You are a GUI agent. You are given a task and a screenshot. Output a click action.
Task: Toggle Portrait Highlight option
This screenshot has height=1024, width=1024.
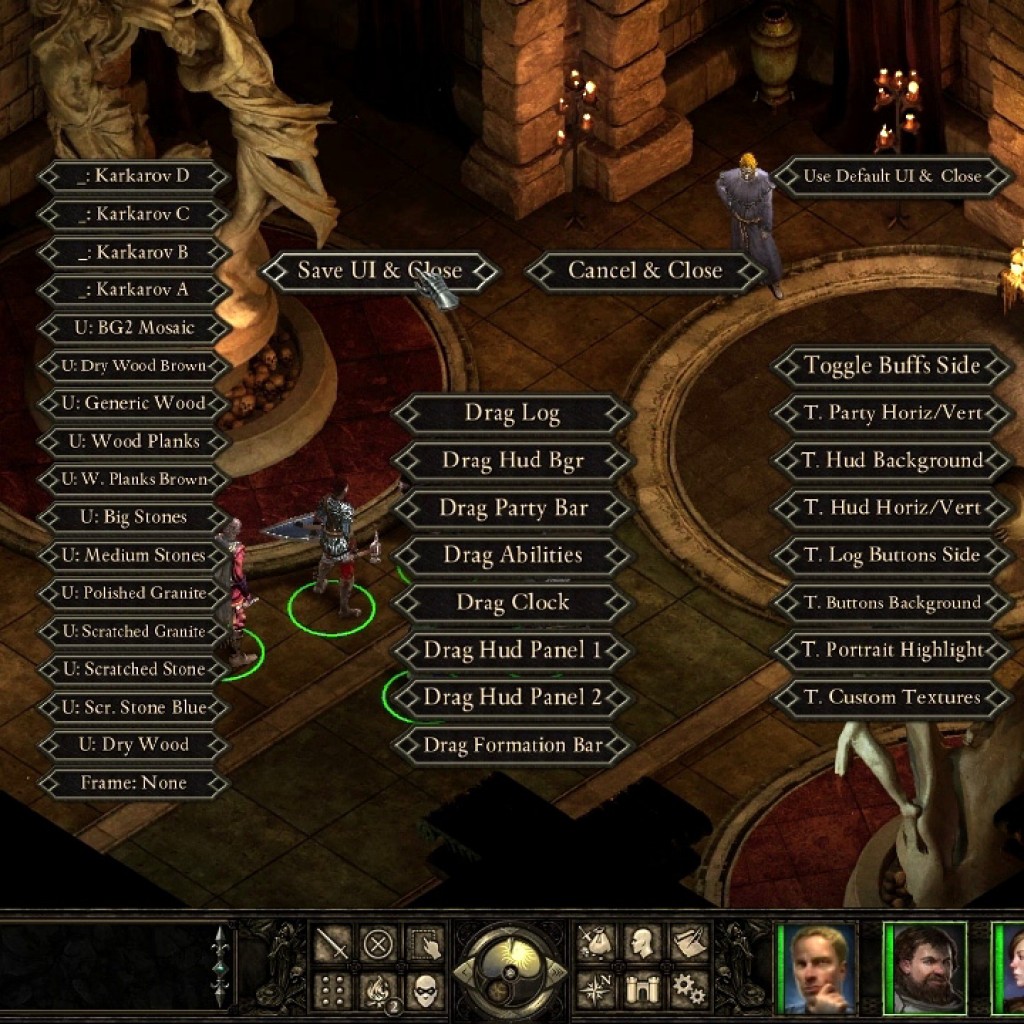pos(892,651)
